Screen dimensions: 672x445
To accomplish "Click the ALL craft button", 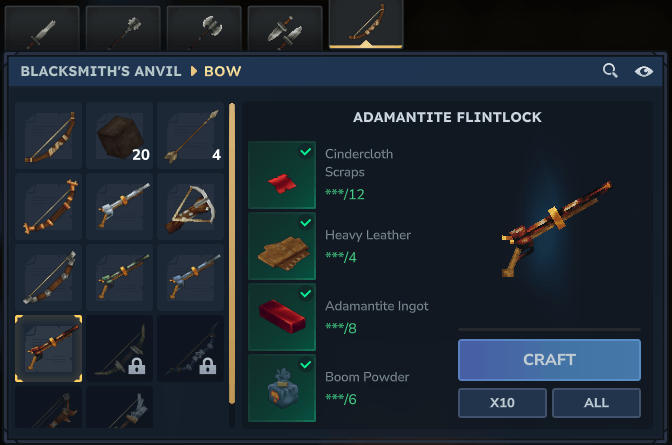I will pos(596,403).
